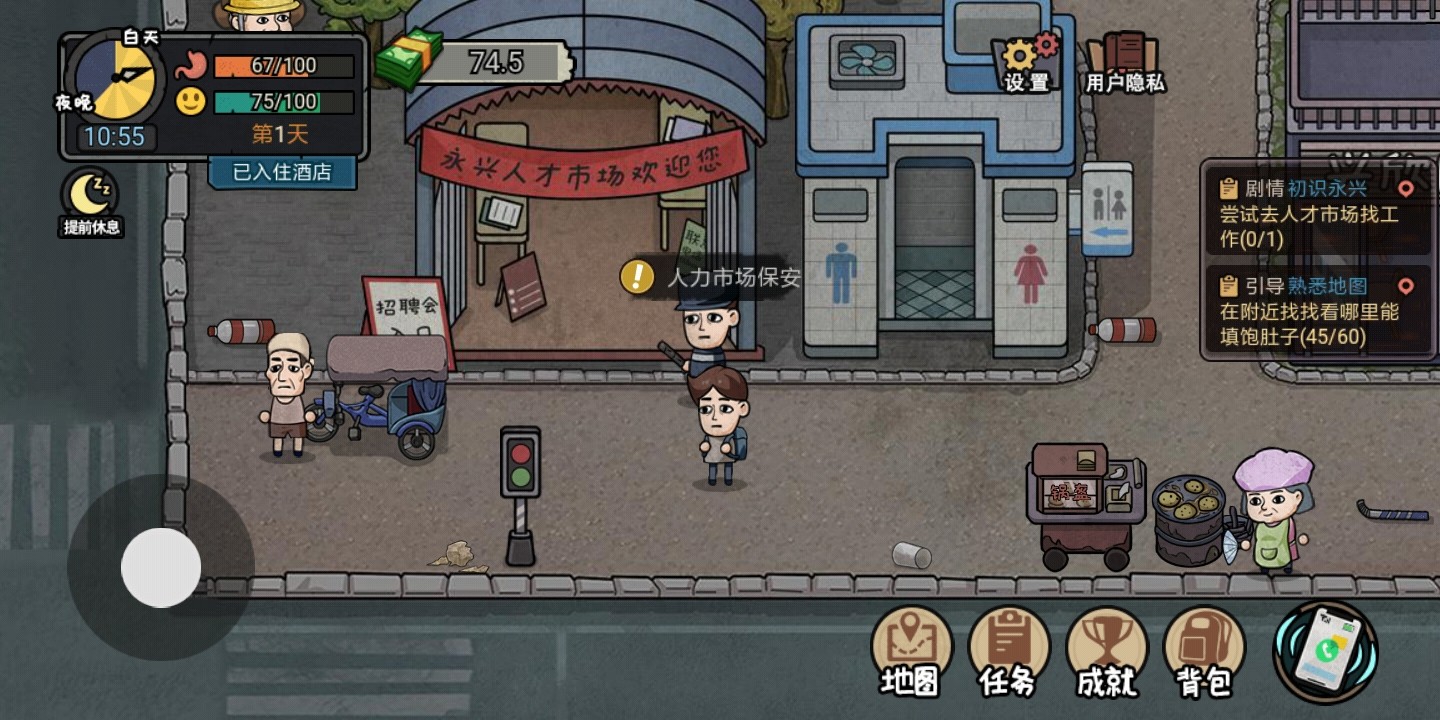Open the 背包 backpack inventory
This screenshot has height=720, width=1440.
point(1204,651)
